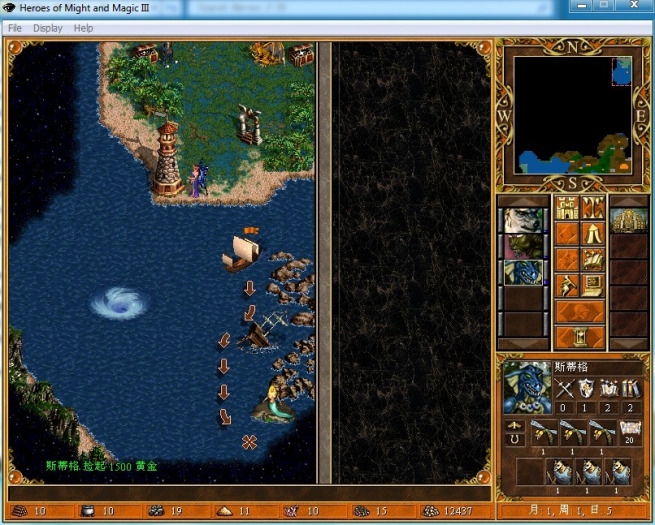Open adventure options with pointing hand button
655x525 pixels.
[567, 286]
